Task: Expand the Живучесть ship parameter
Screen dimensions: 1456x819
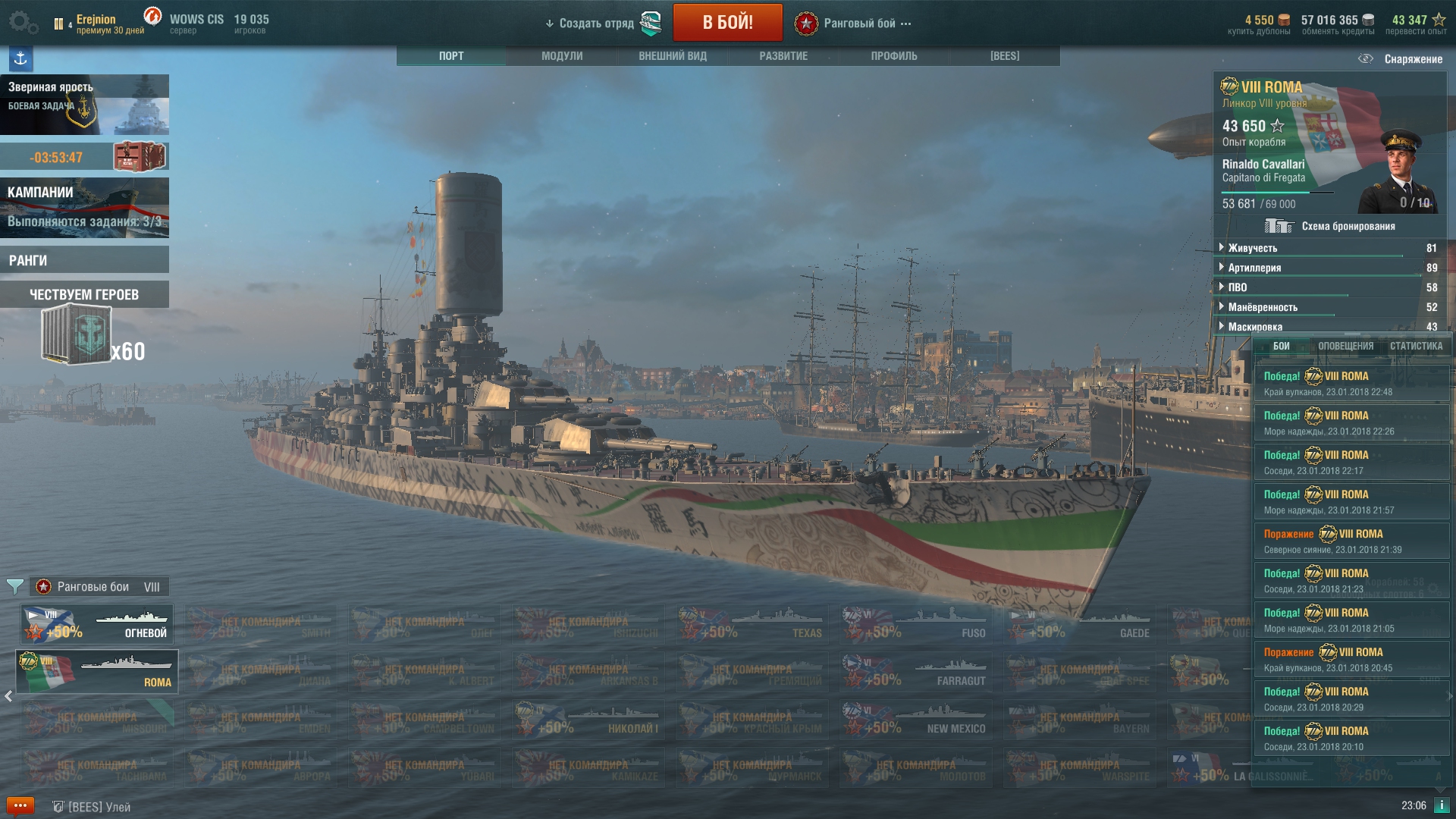Action: click(1253, 248)
